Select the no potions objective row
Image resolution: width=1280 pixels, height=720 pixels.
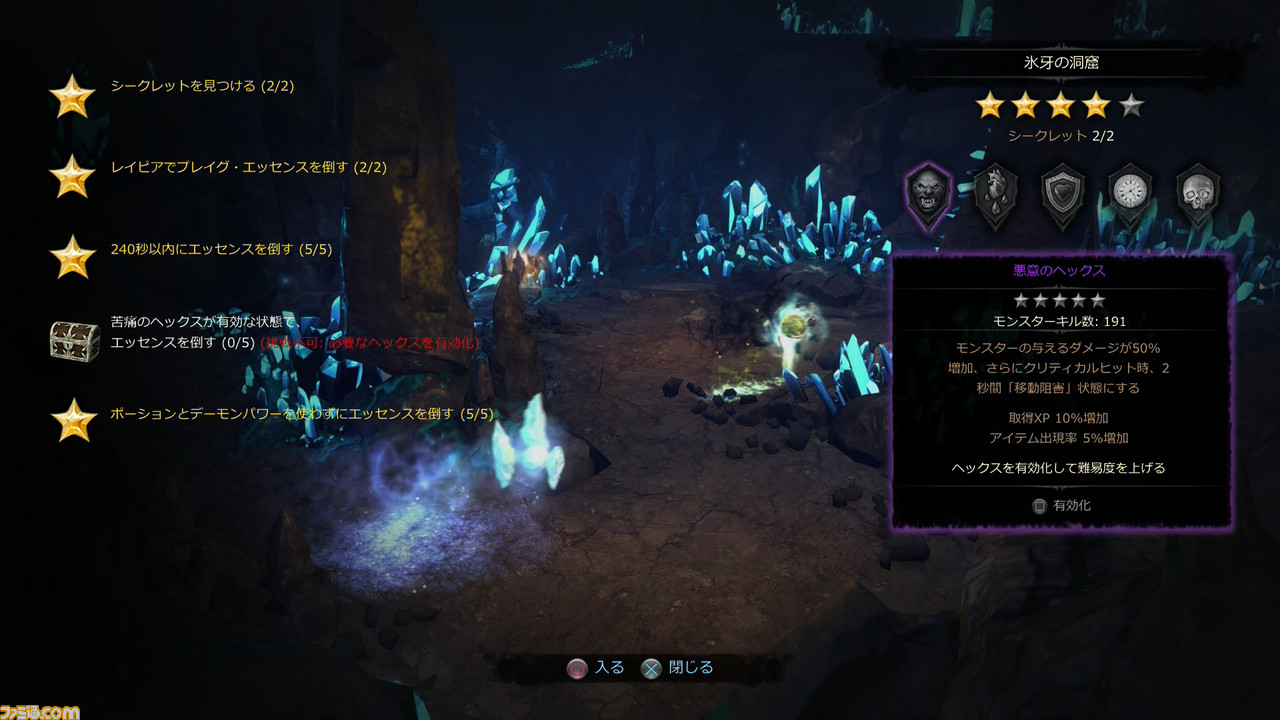301,413
